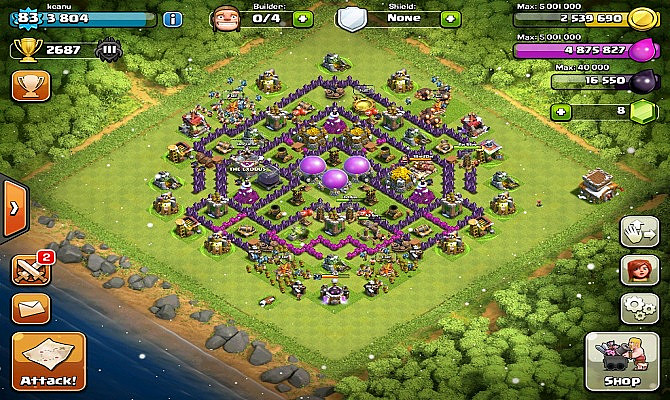The image size is (670, 400).
Task: Open the envelope messages inbox
Action: (30, 307)
